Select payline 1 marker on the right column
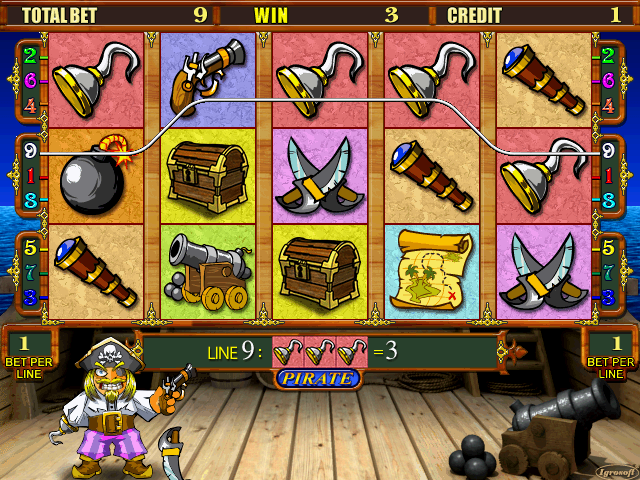 click(x=608, y=175)
